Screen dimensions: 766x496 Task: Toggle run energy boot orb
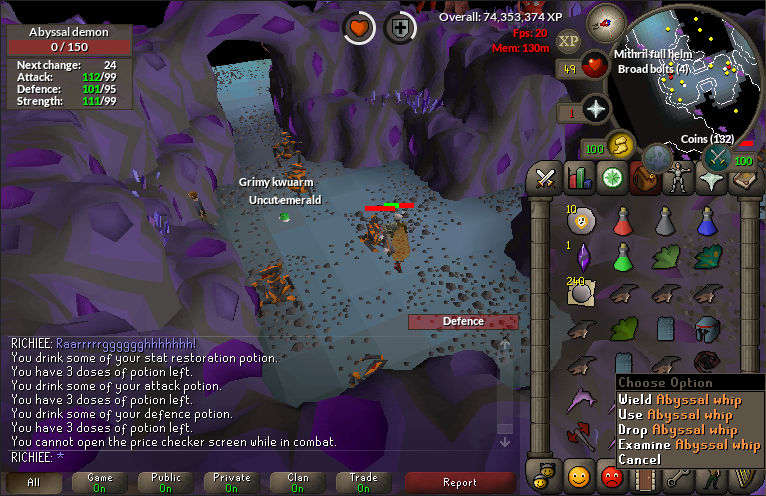(x=621, y=146)
